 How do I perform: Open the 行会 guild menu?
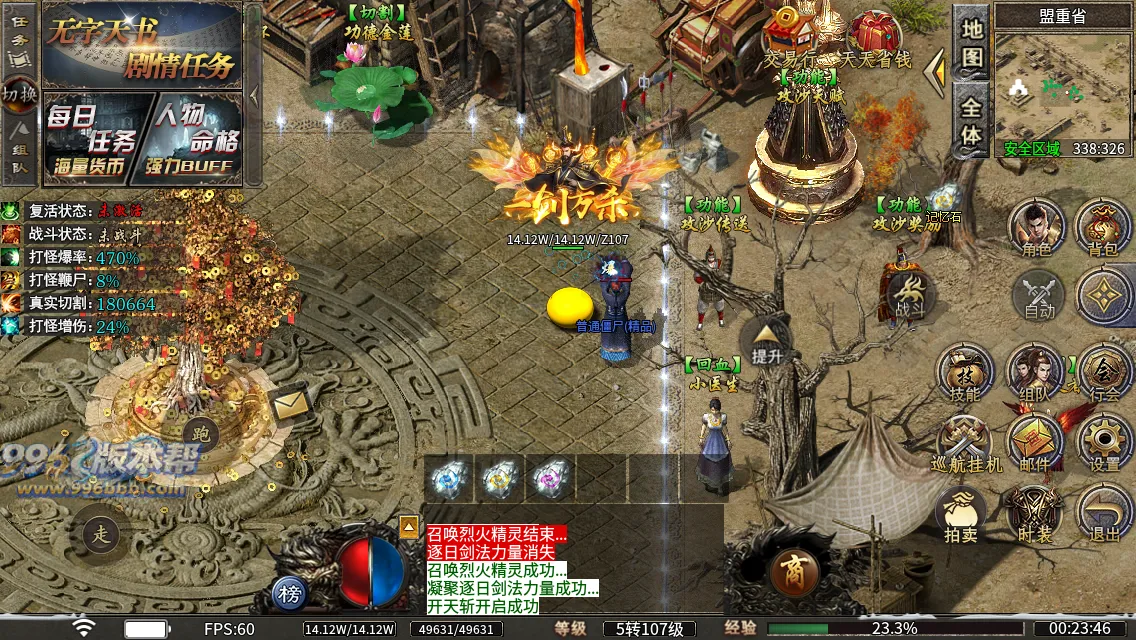pos(1104,373)
